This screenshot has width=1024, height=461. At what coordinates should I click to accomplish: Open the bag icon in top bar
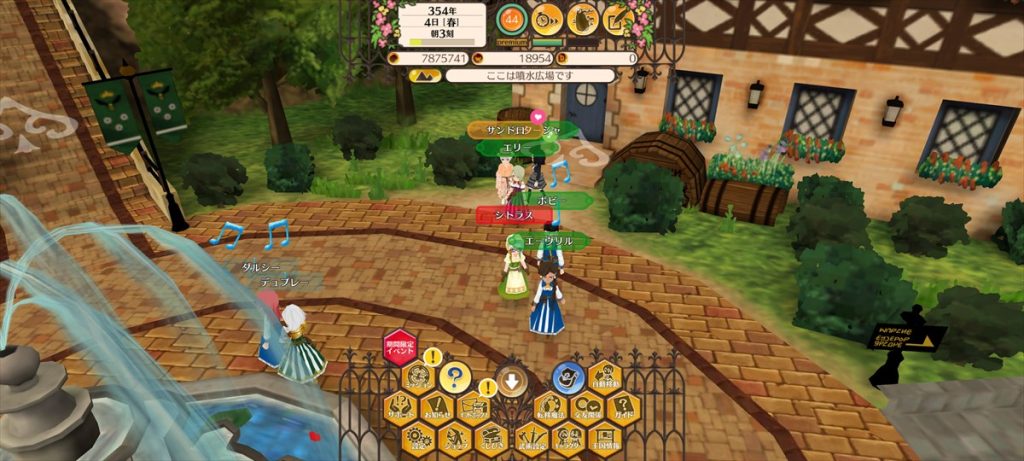pyautogui.click(x=581, y=17)
